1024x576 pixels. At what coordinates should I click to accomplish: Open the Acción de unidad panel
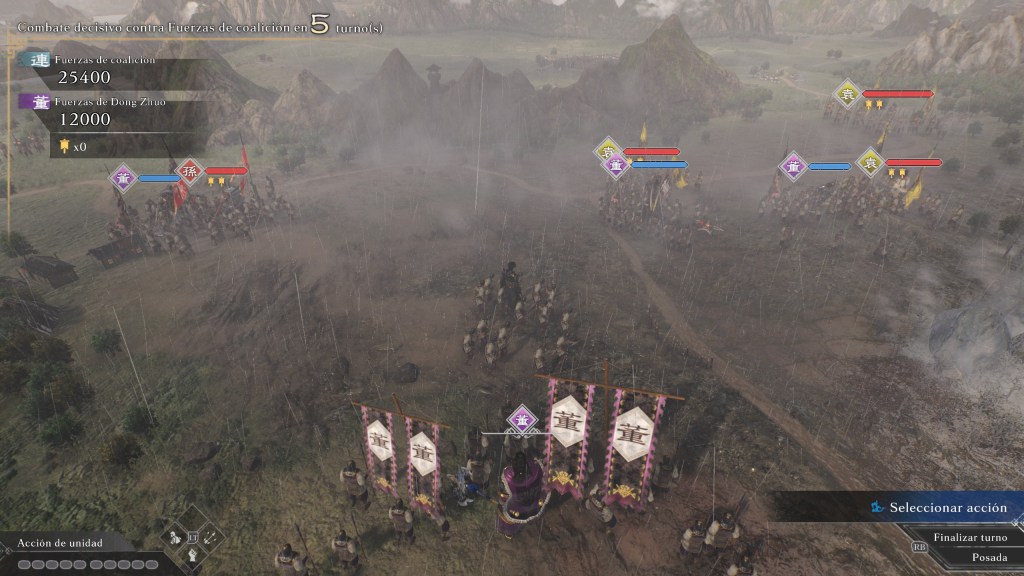pos(60,544)
